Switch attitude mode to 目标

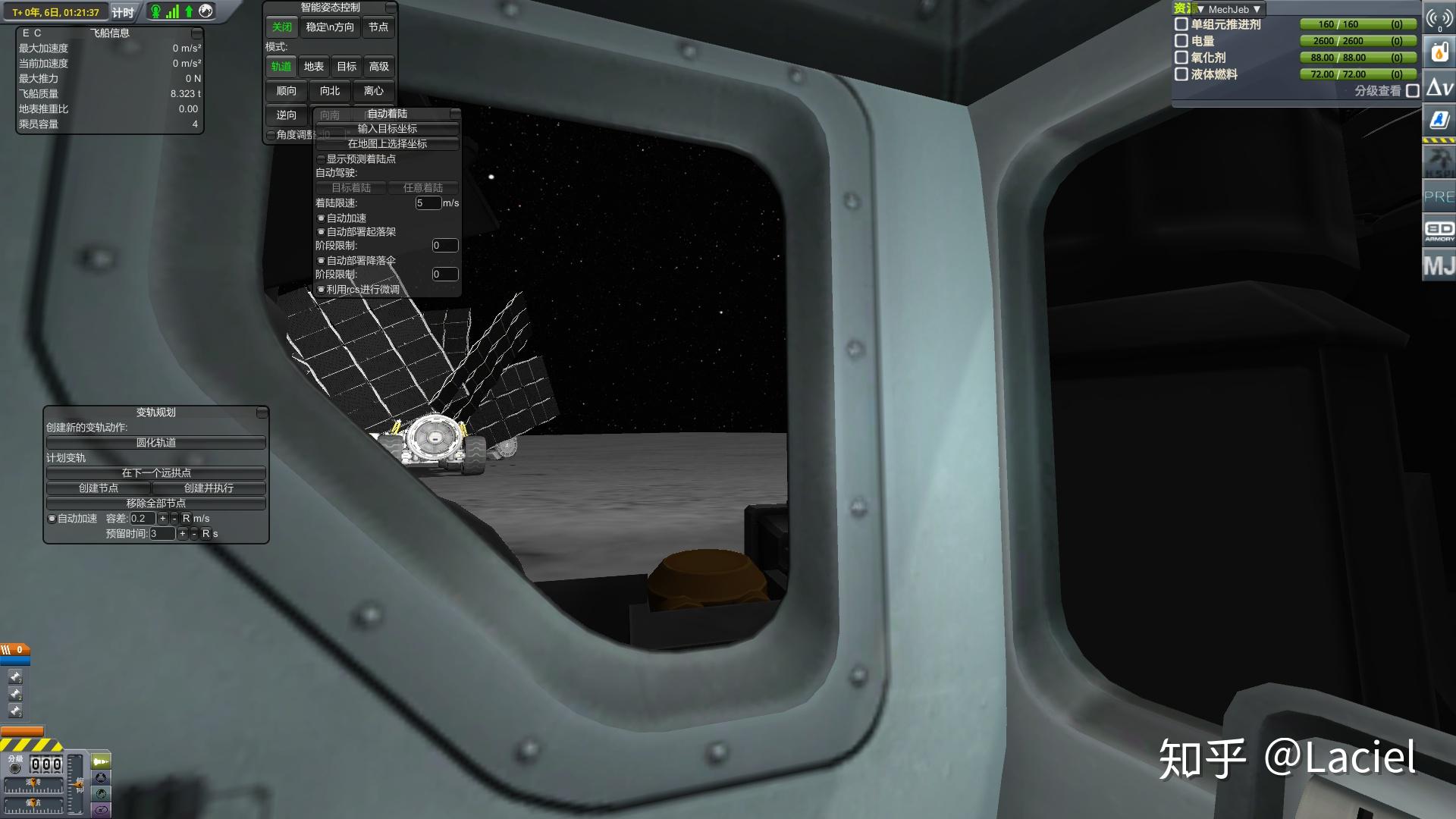click(347, 67)
